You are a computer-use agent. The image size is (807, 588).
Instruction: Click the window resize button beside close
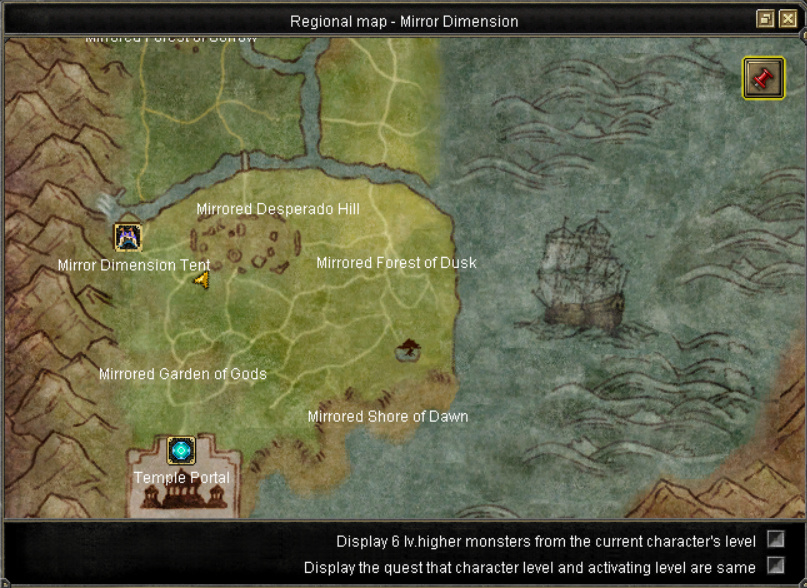(x=766, y=19)
